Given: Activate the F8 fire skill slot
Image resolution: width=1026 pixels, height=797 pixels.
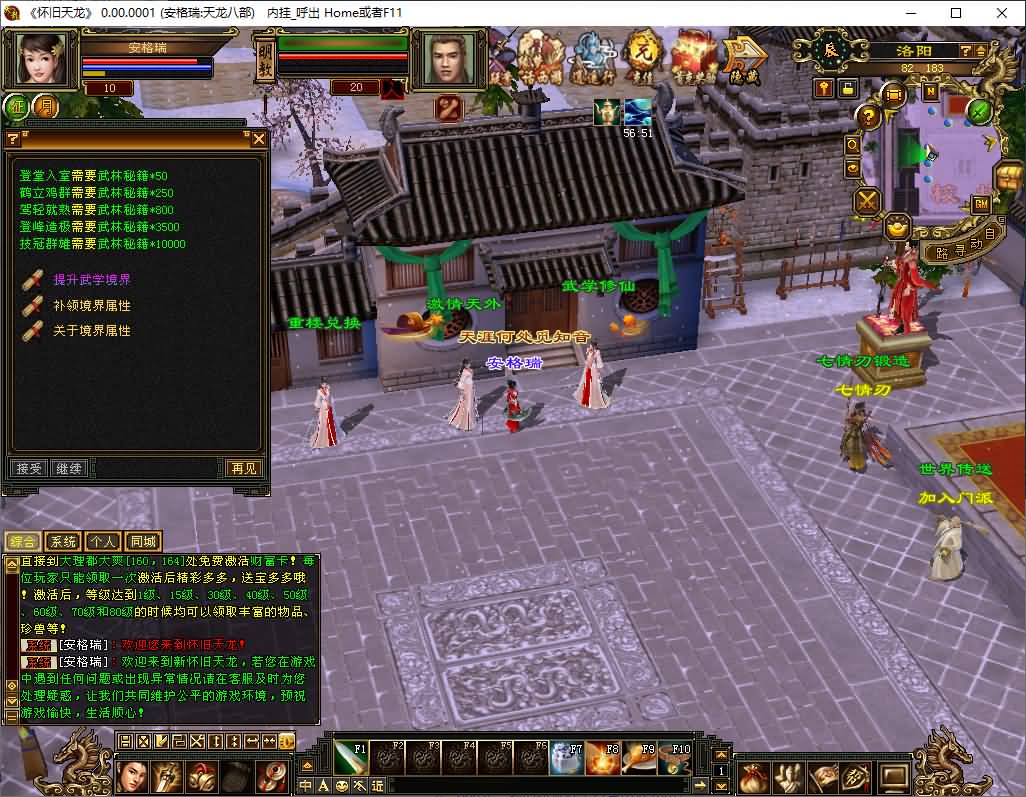Looking at the screenshot, I should tap(604, 757).
